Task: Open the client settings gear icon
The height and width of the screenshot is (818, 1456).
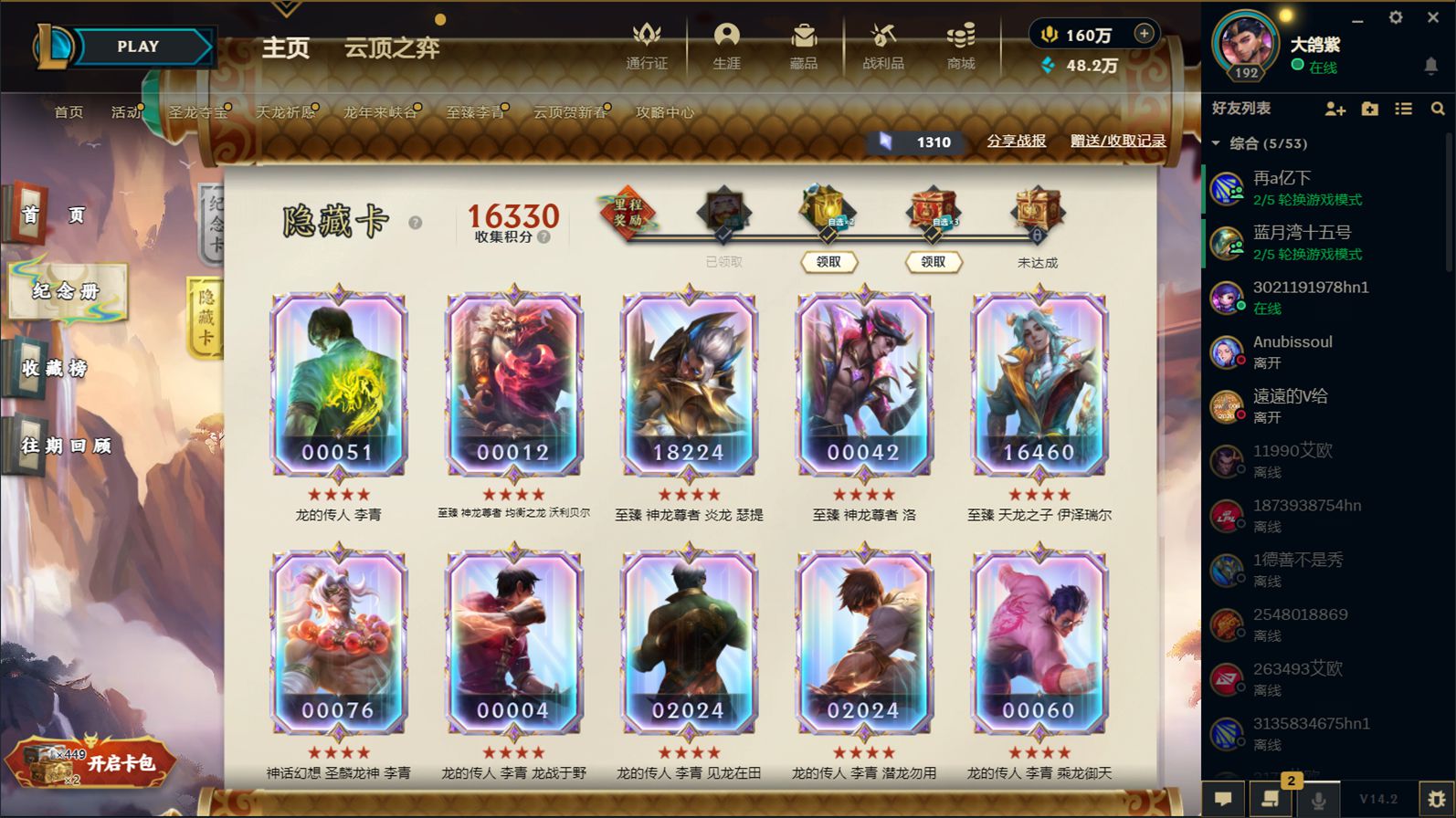Action: (1397, 16)
